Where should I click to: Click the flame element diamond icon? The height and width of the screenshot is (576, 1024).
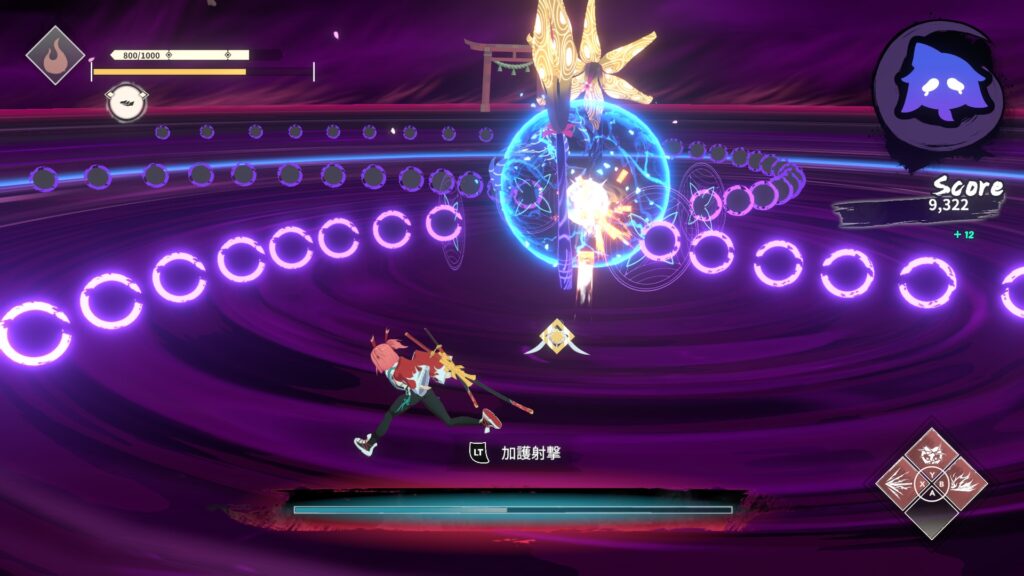tap(54, 54)
